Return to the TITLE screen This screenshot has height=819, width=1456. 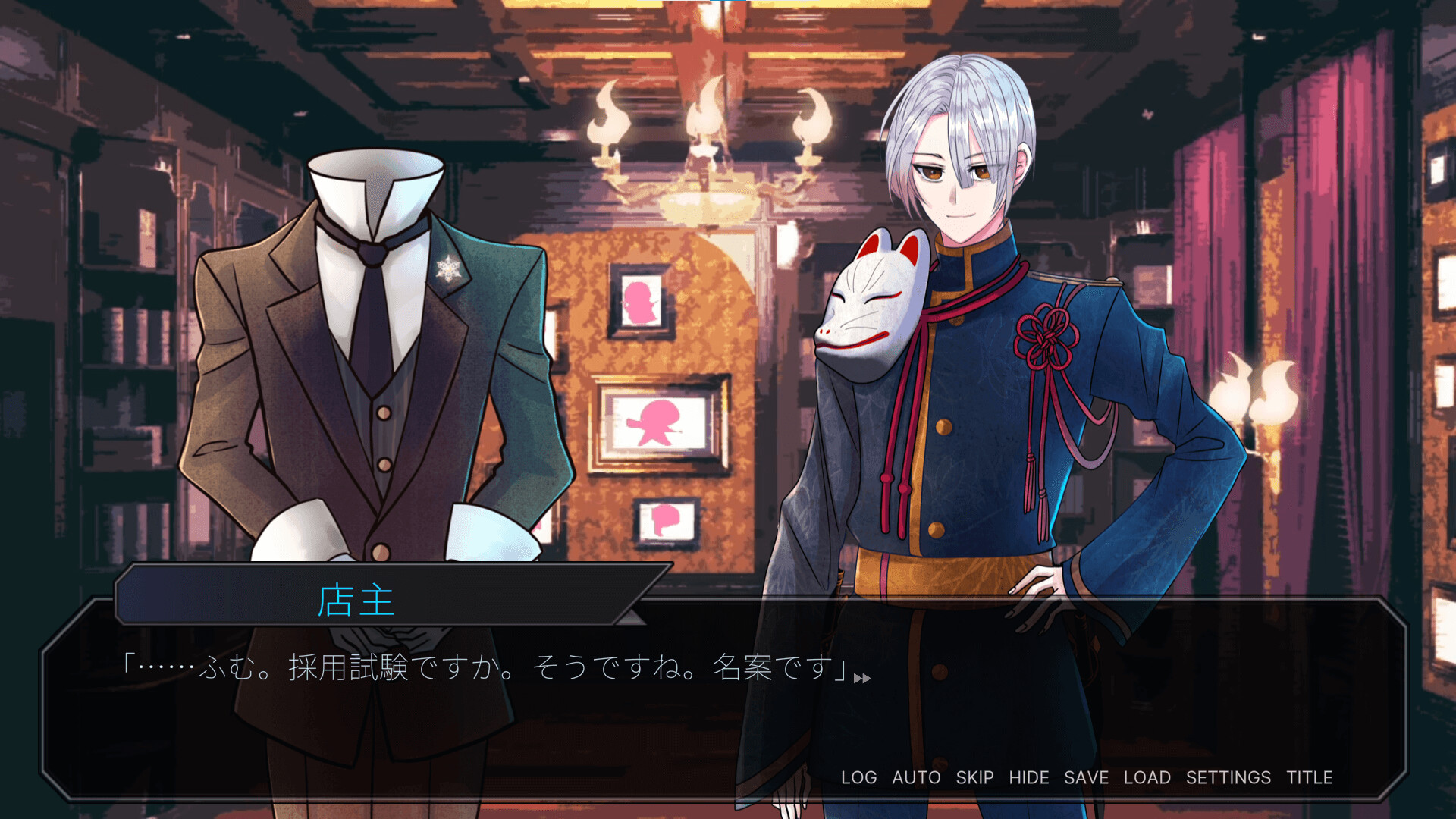[1310, 777]
